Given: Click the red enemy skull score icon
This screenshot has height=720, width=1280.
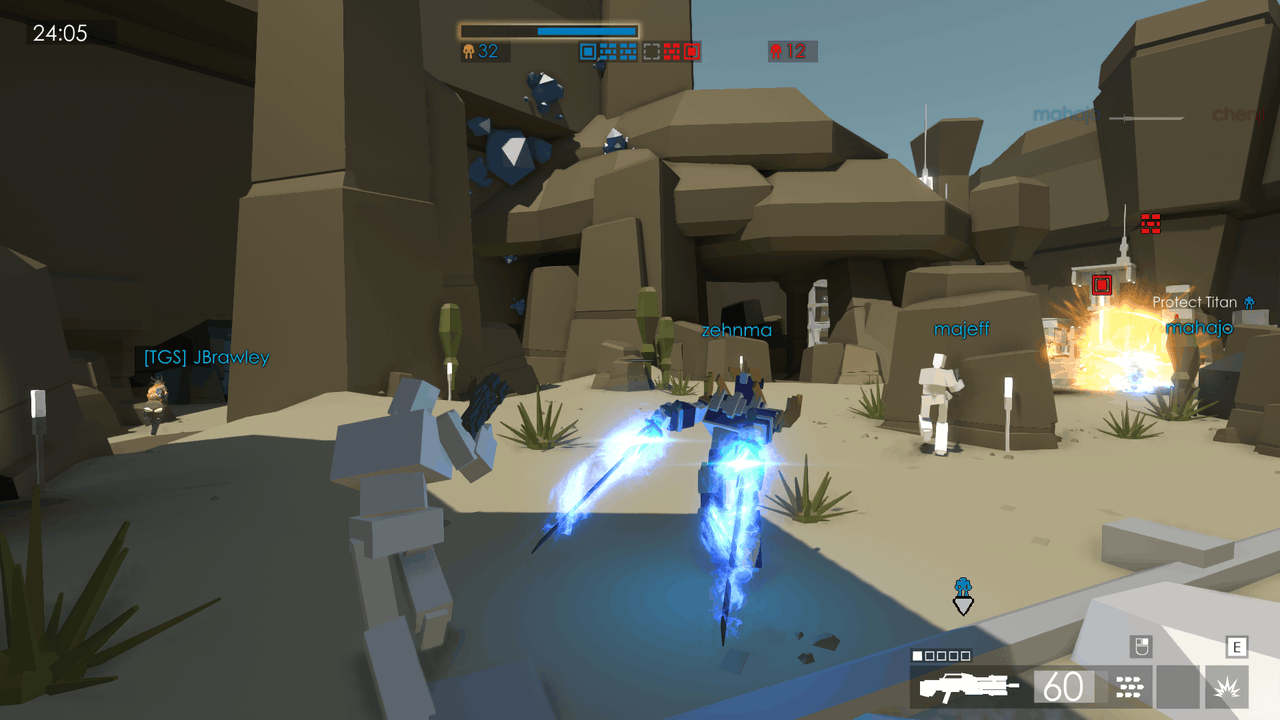Looking at the screenshot, I should [776, 50].
